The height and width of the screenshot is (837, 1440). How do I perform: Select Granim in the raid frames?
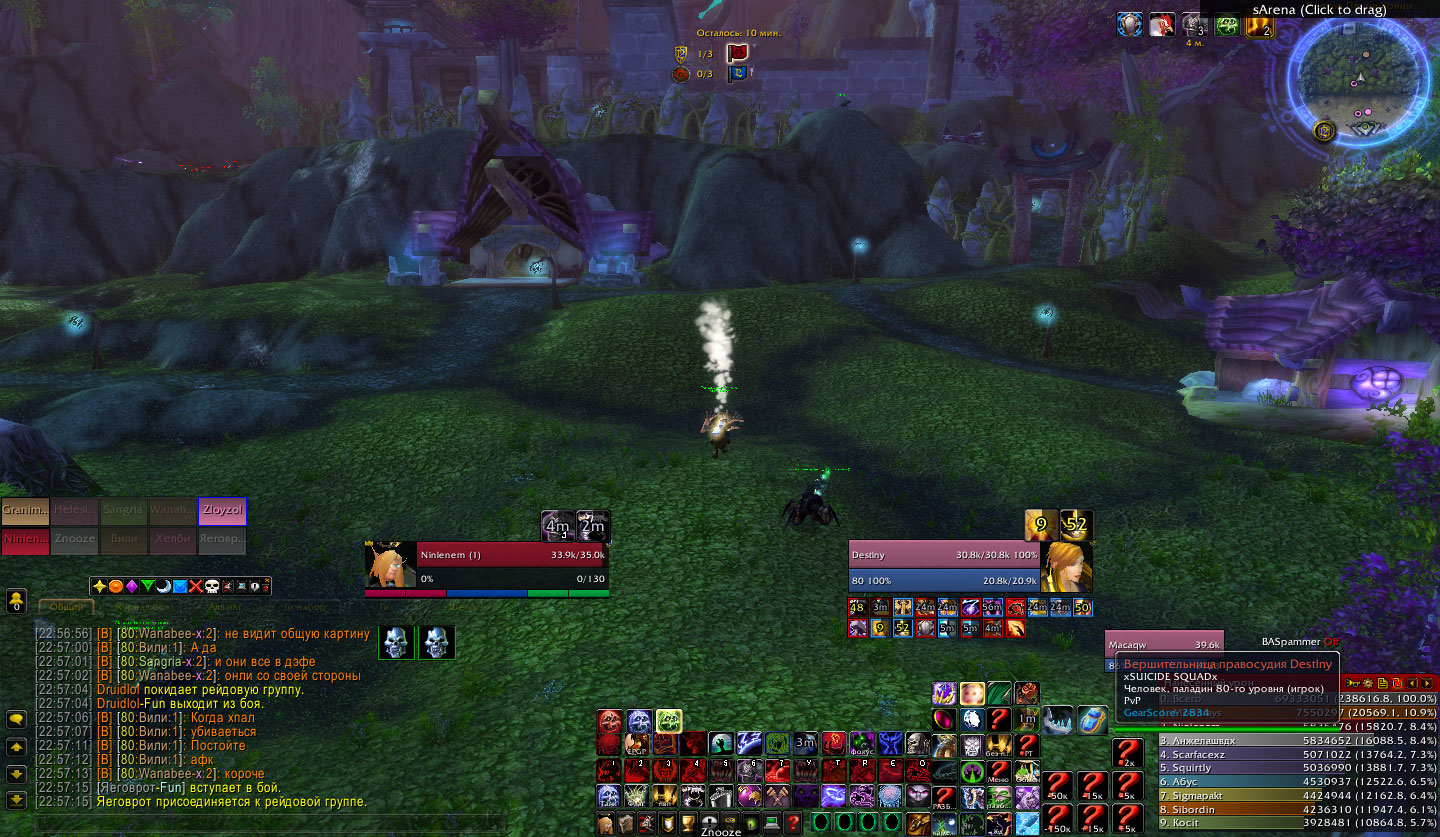click(25, 511)
